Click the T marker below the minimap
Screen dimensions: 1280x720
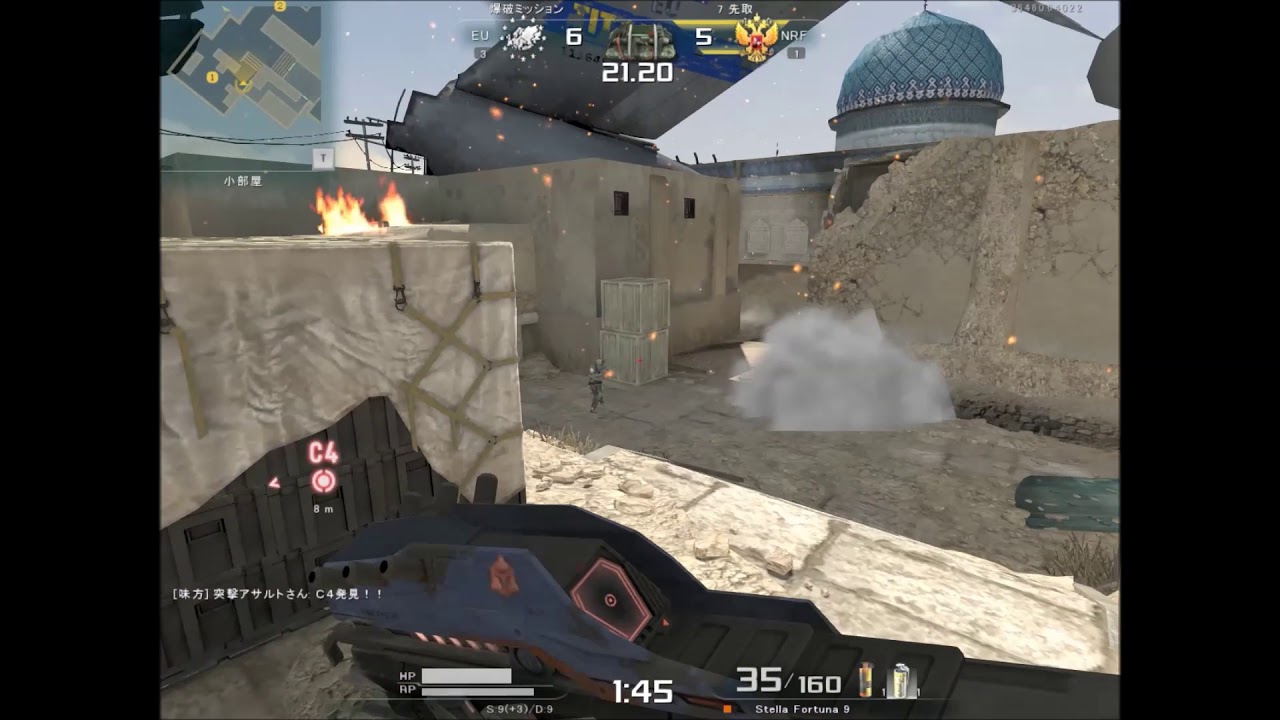(x=324, y=157)
